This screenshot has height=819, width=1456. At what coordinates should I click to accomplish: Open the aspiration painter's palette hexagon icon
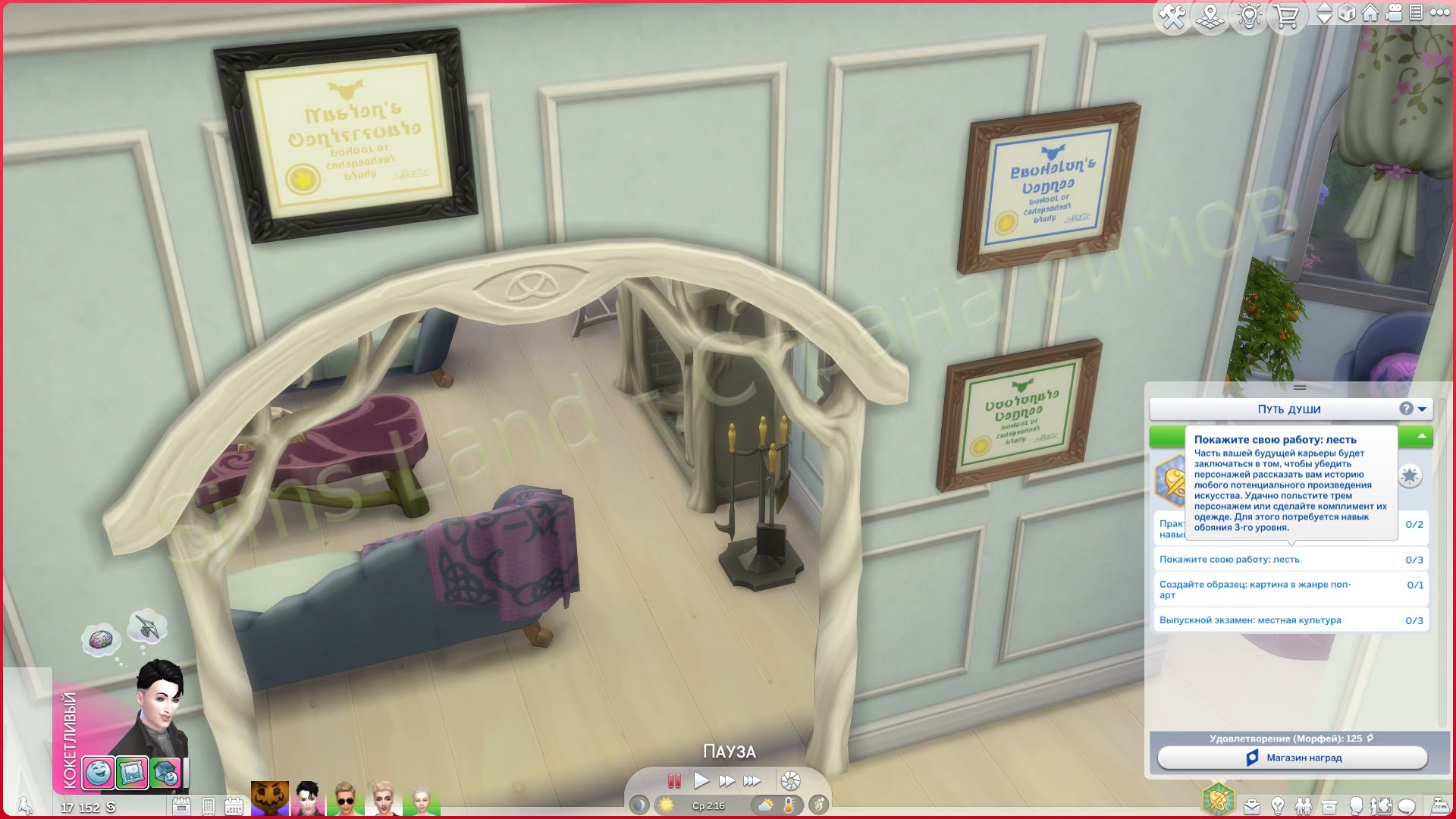[x=1218, y=799]
